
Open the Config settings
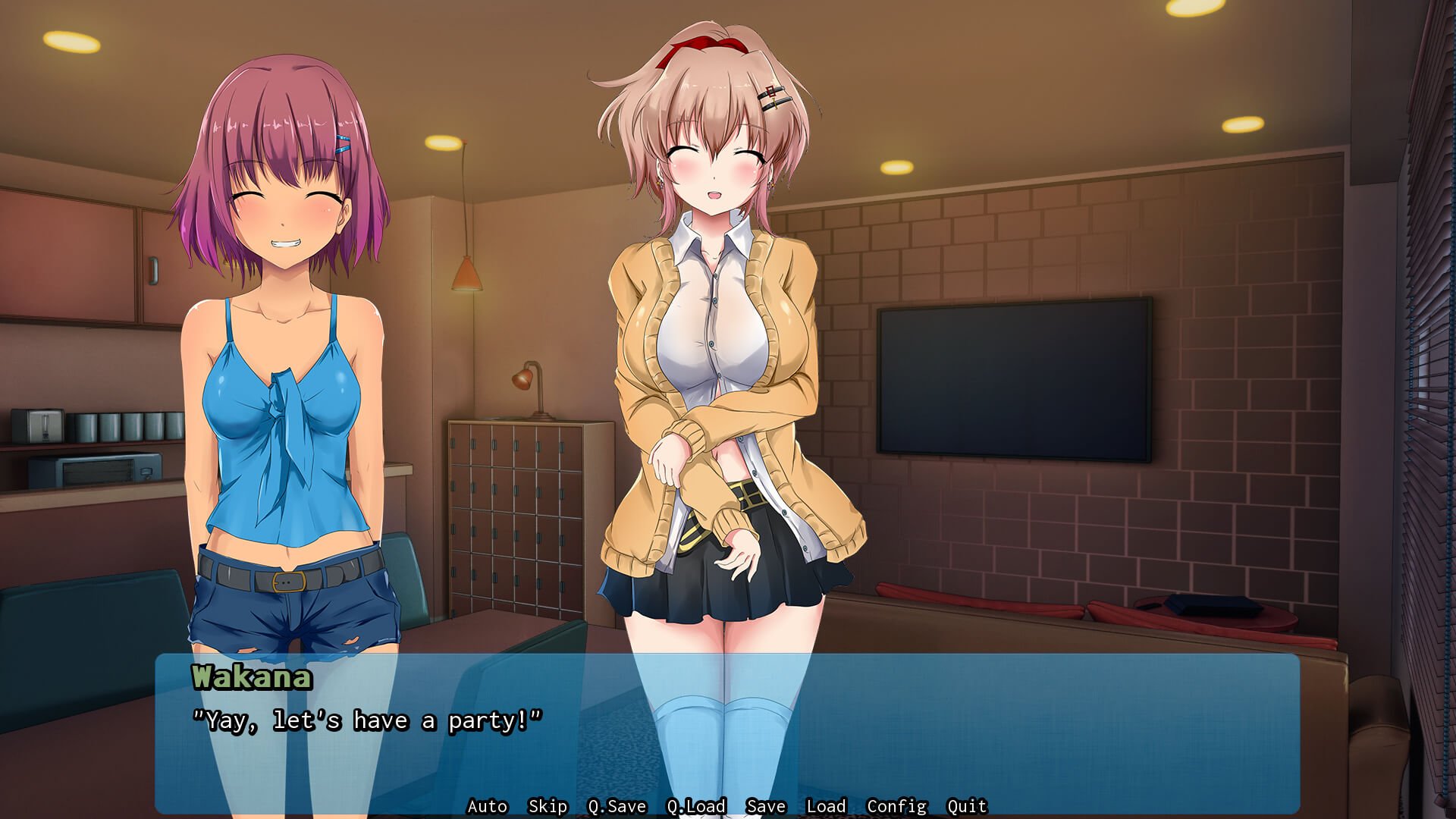[x=896, y=806]
